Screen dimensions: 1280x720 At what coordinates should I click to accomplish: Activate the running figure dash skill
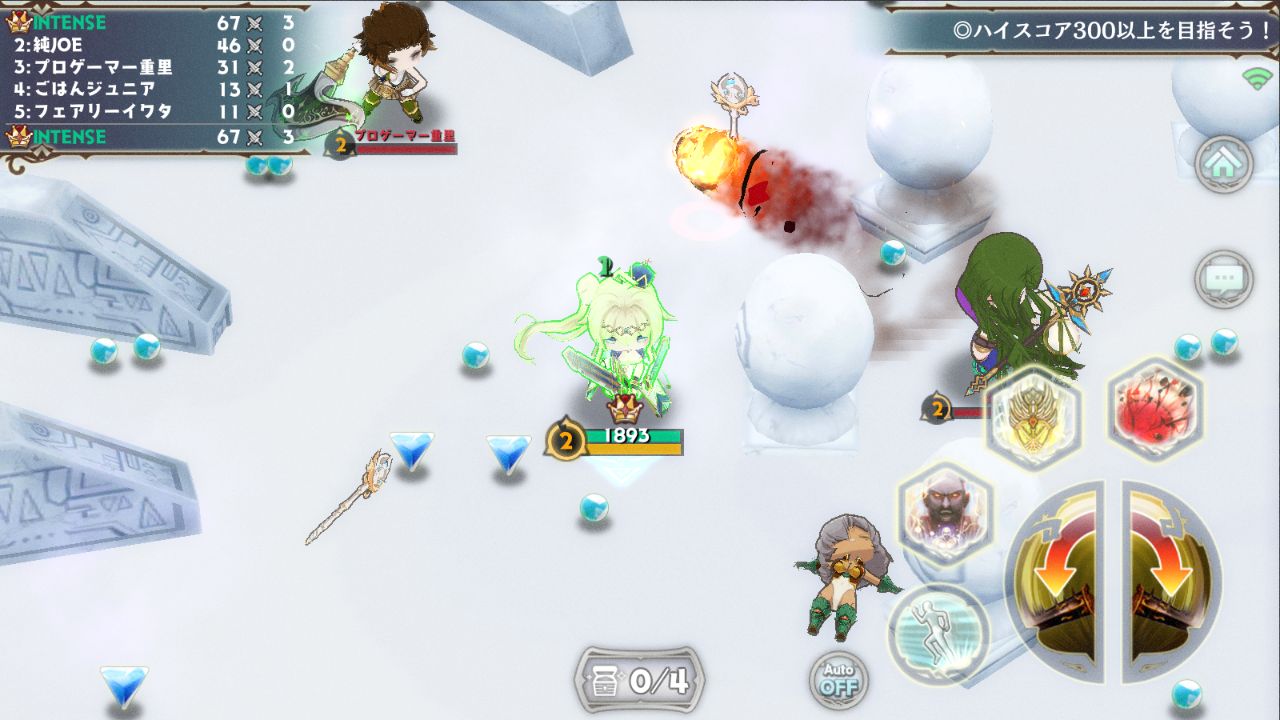[x=938, y=632]
